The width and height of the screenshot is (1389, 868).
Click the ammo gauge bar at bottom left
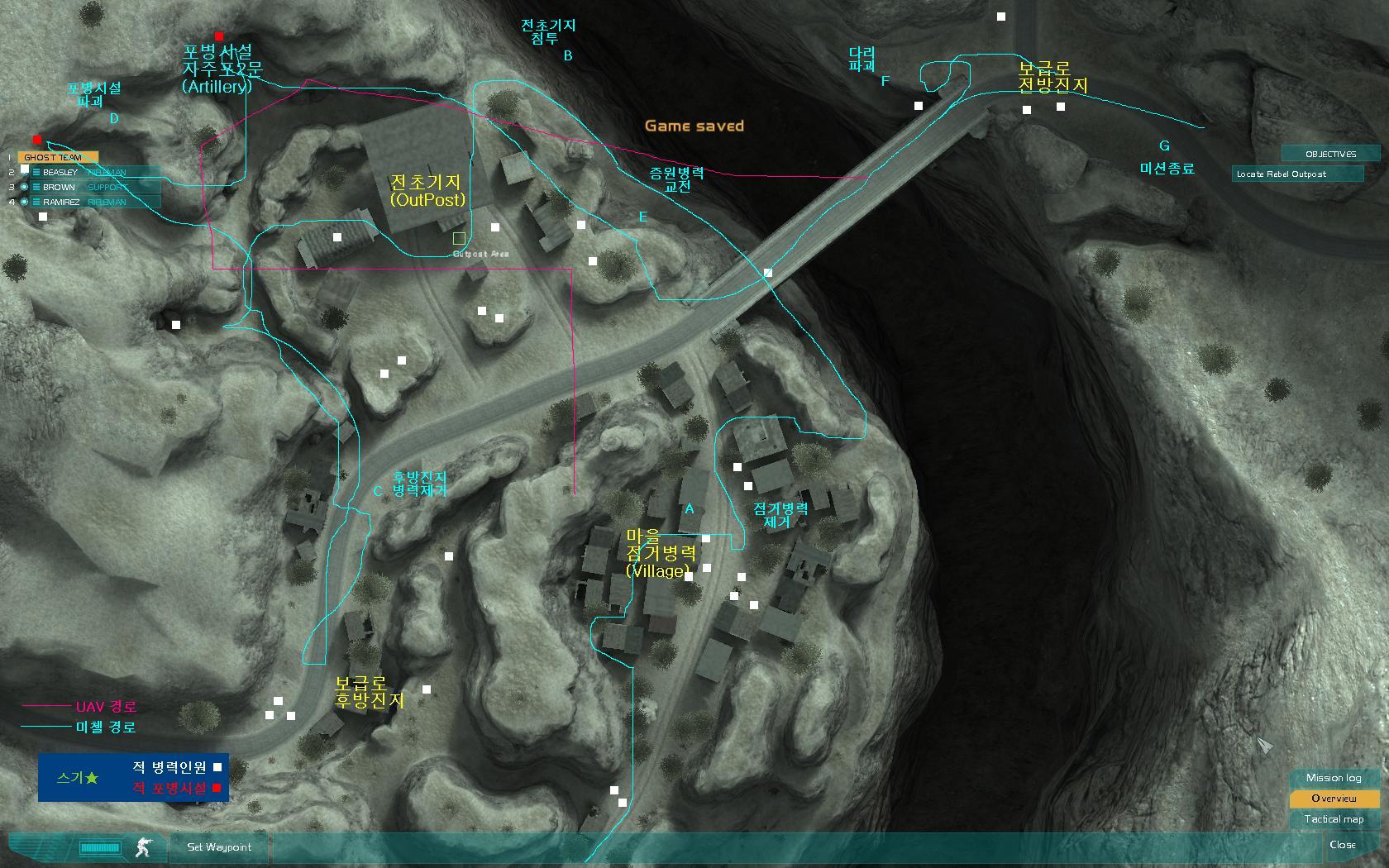pyautogui.click(x=101, y=847)
